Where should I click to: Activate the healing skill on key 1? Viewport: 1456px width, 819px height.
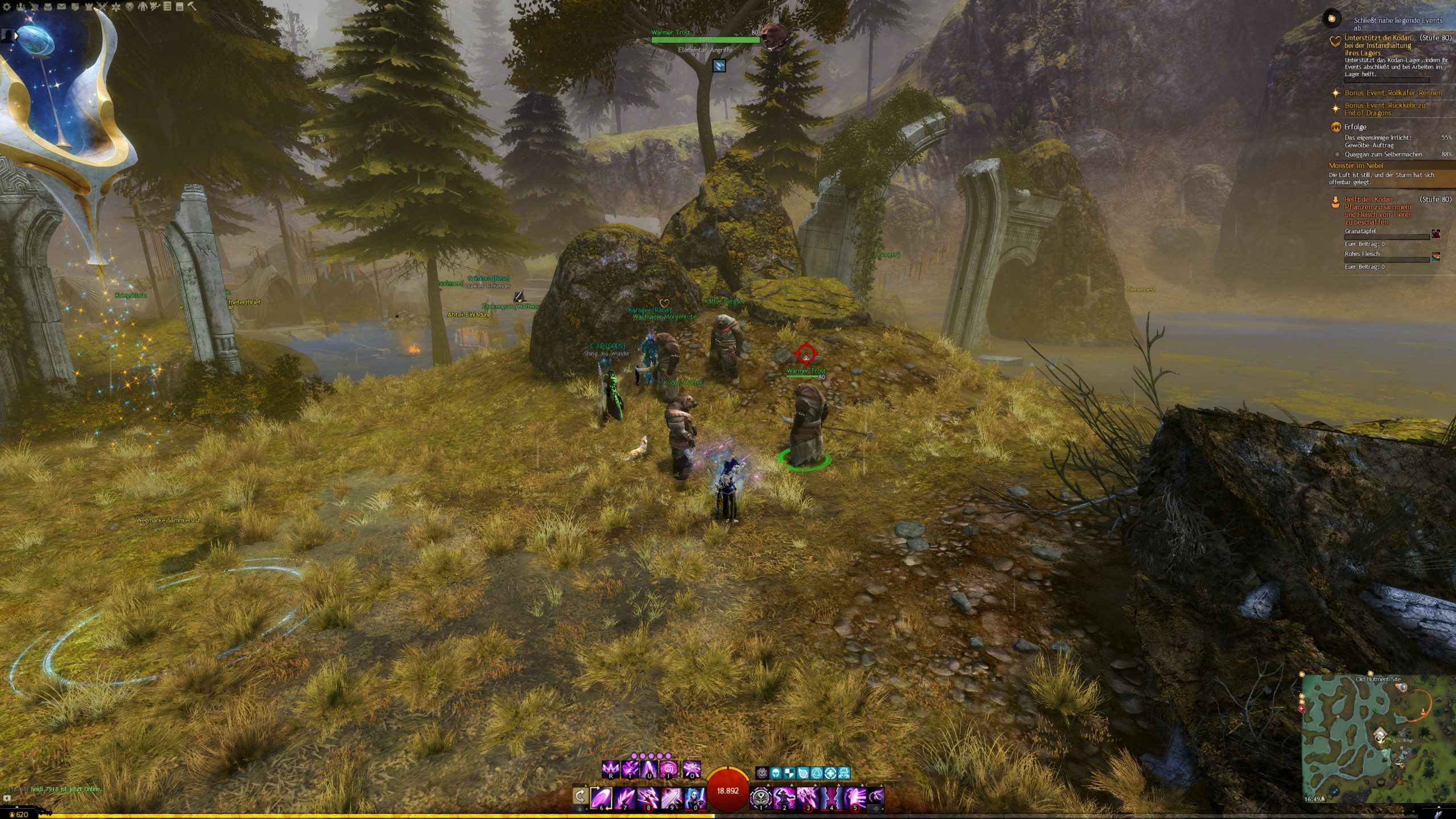tap(760, 797)
